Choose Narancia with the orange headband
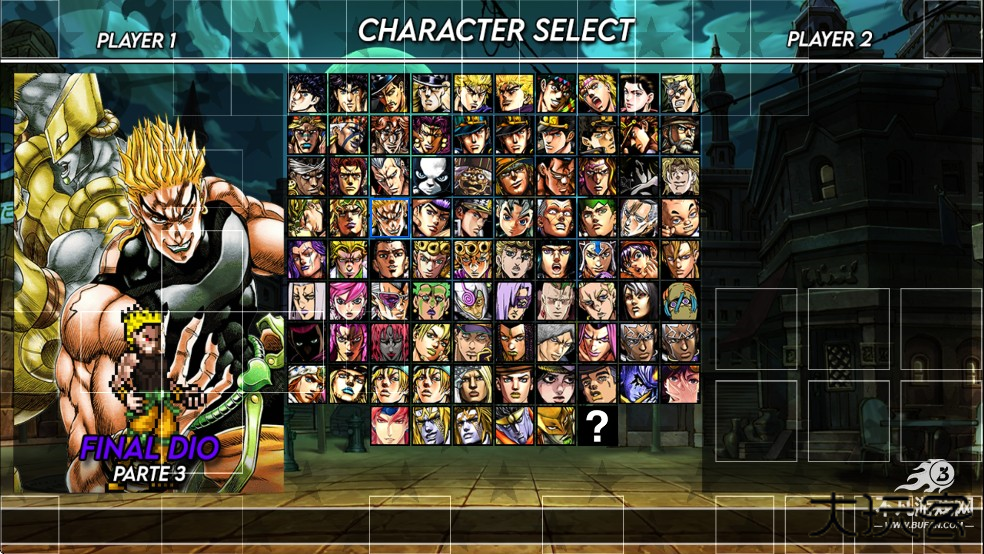984x554 pixels. (x=638, y=260)
